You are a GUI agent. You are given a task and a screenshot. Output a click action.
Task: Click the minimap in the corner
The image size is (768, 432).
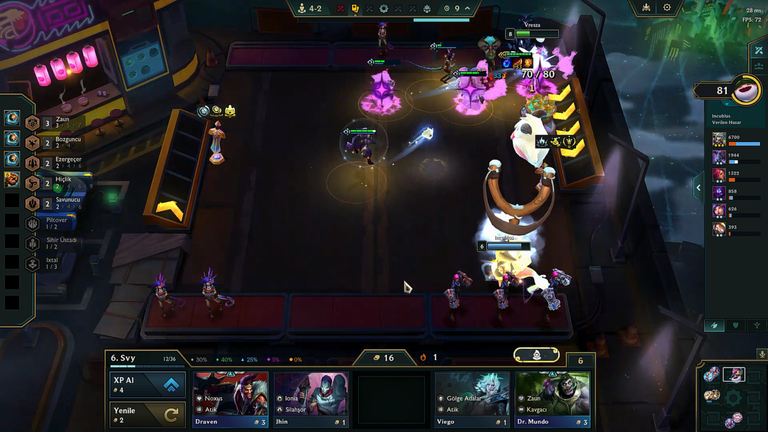point(732,396)
